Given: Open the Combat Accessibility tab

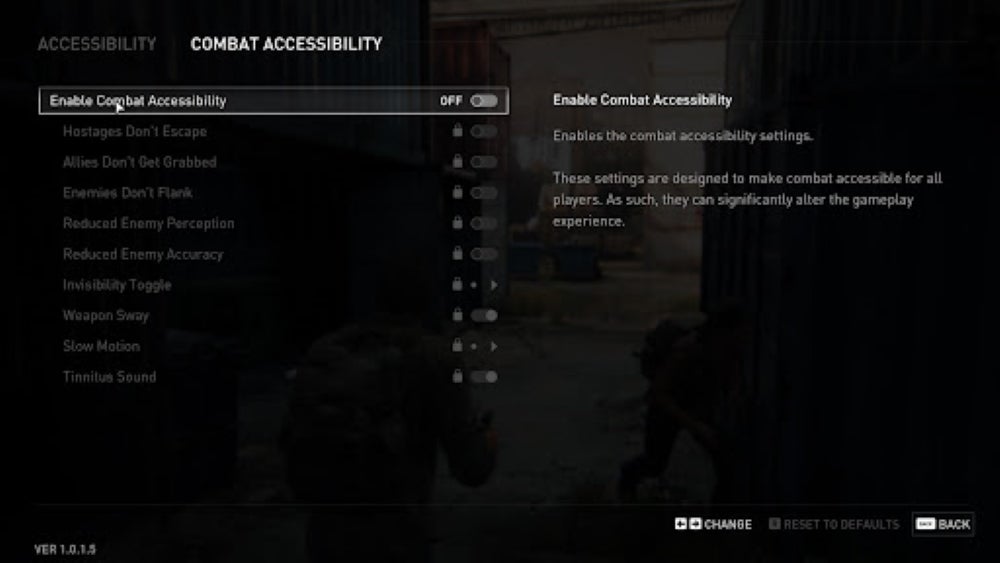Looking at the screenshot, I should pos(286,44).
